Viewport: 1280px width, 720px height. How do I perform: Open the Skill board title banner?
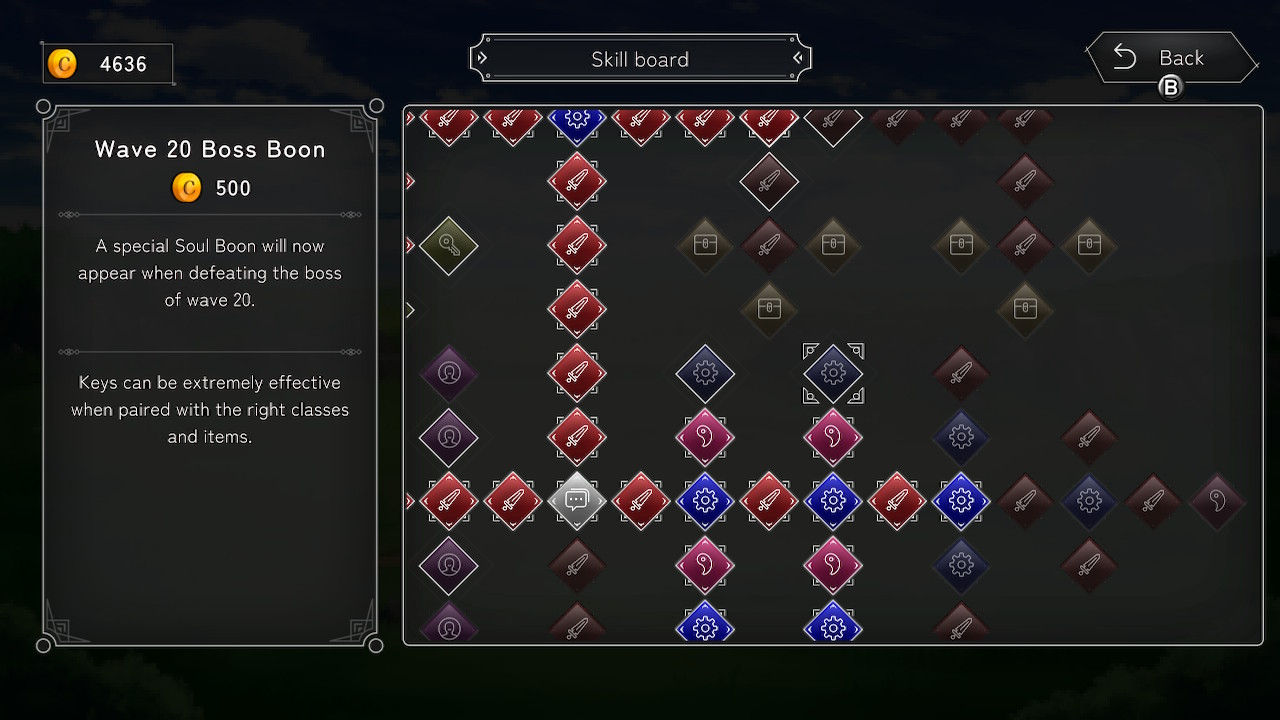(x=640, y=58)
